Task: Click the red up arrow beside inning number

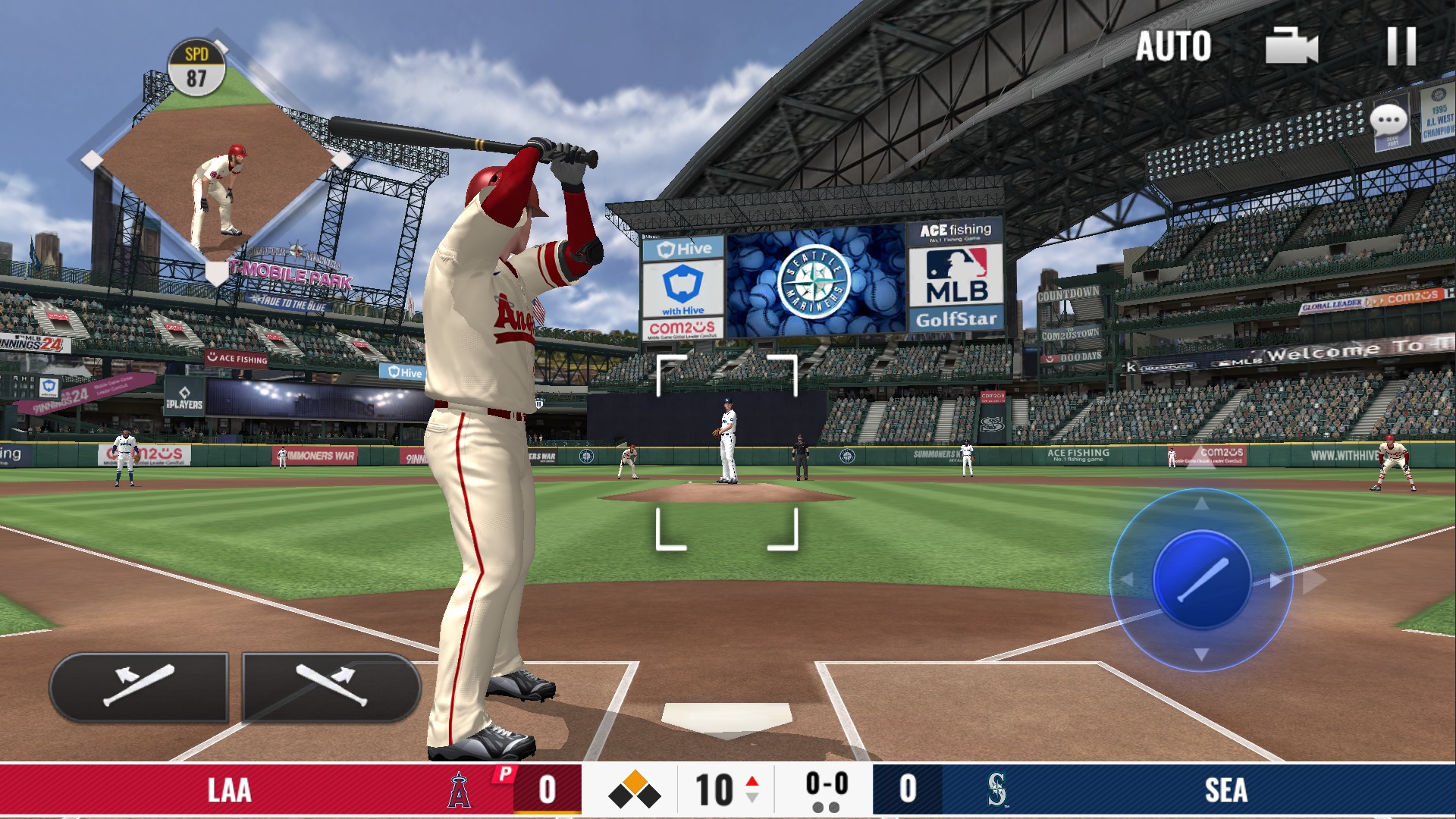Action: point(751,779)
